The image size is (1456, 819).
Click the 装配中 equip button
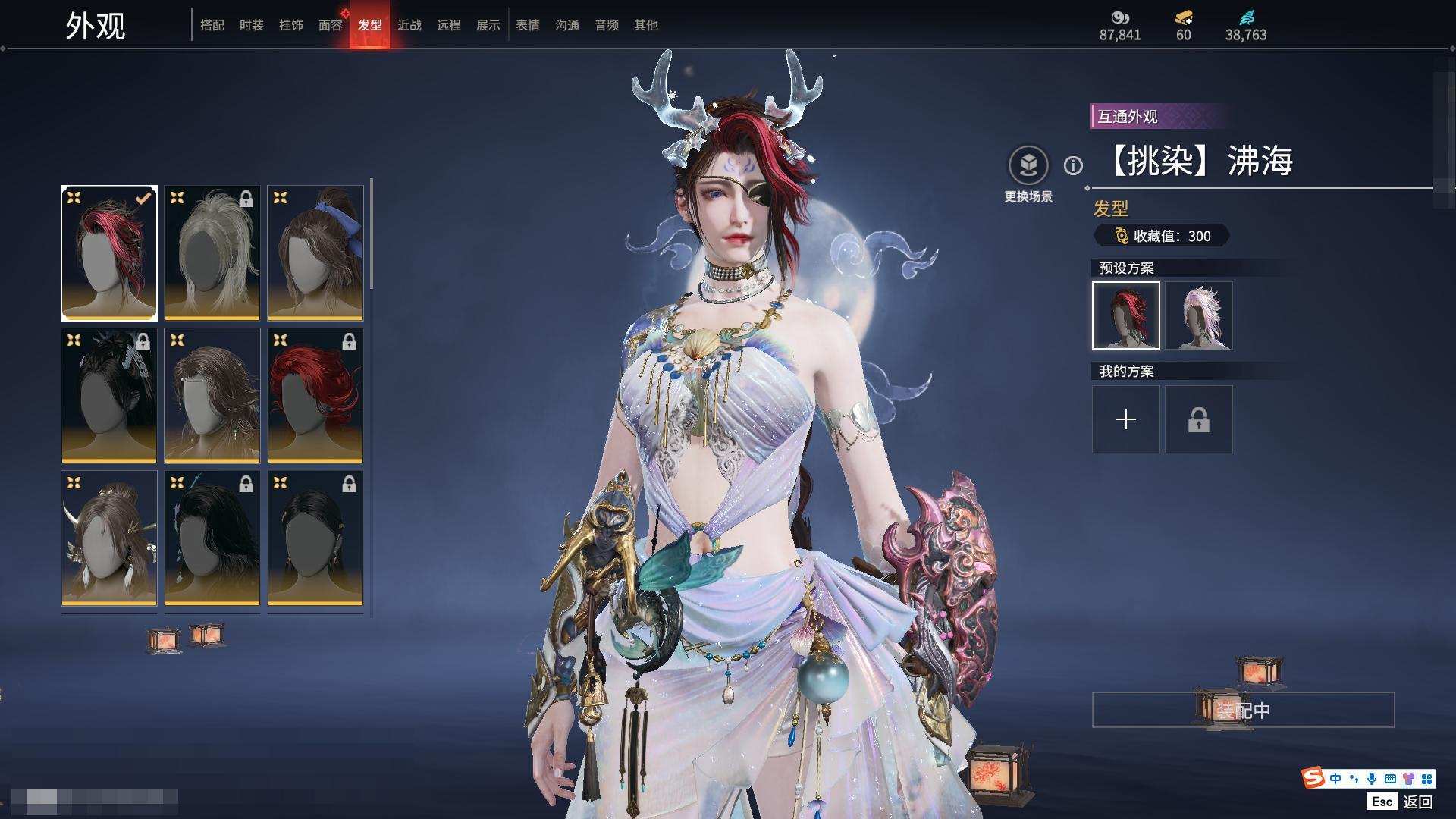click(1243, 710)
